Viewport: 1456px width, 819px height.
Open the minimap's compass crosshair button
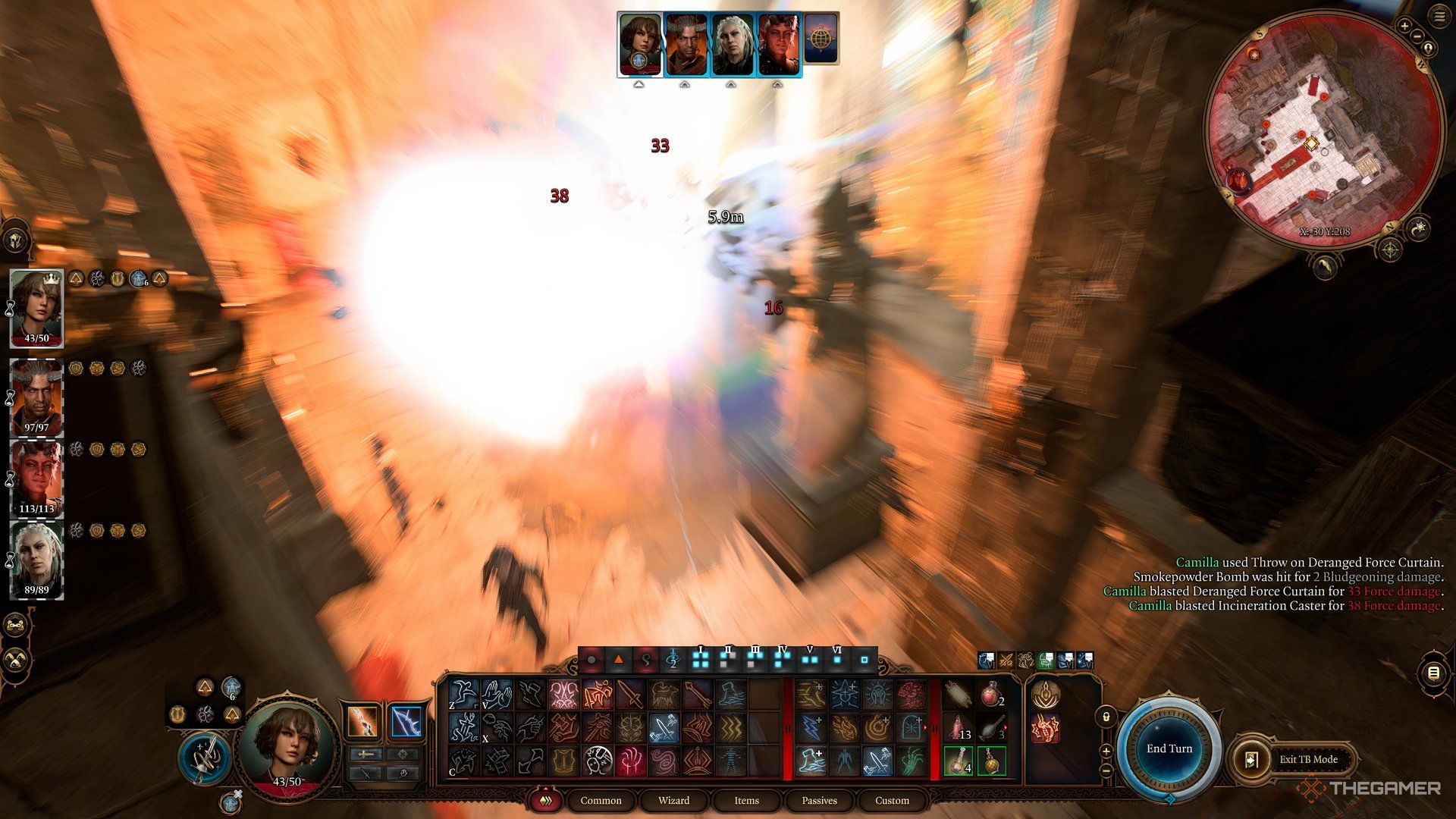click(1389, 249)
